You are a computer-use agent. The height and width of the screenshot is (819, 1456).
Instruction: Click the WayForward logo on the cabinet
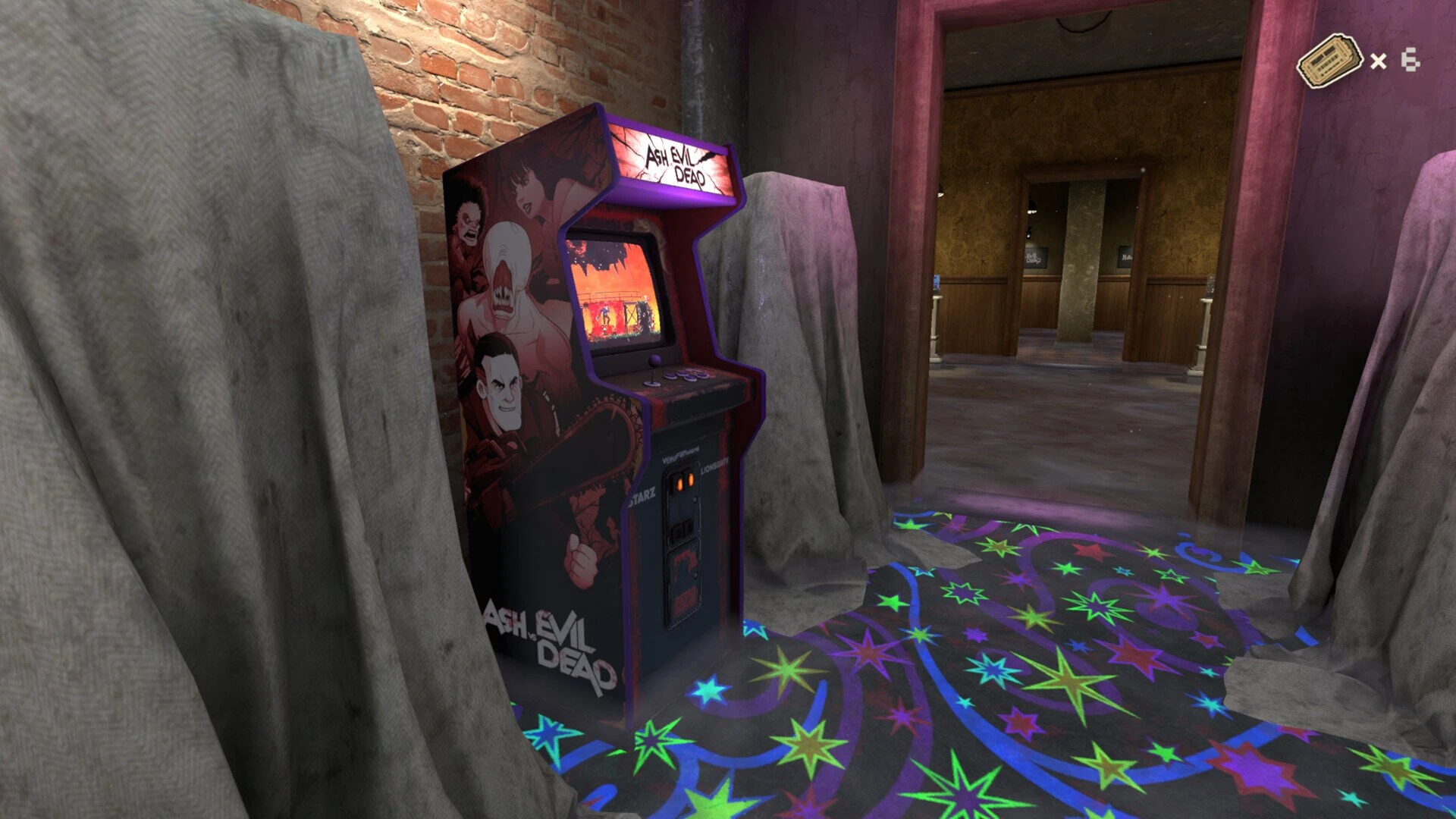680,456
